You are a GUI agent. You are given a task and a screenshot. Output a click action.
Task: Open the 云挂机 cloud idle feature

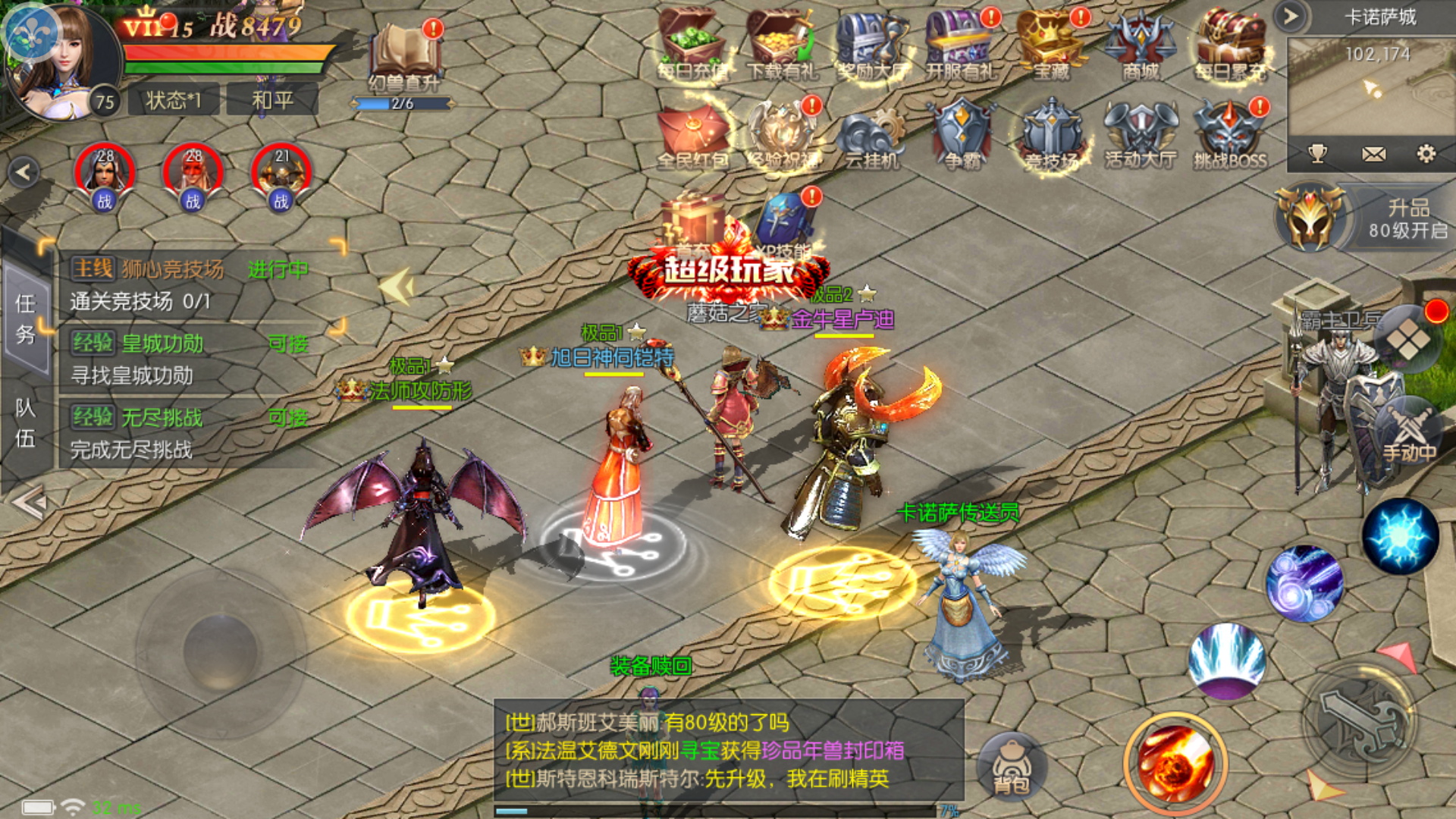click(871, 135)
